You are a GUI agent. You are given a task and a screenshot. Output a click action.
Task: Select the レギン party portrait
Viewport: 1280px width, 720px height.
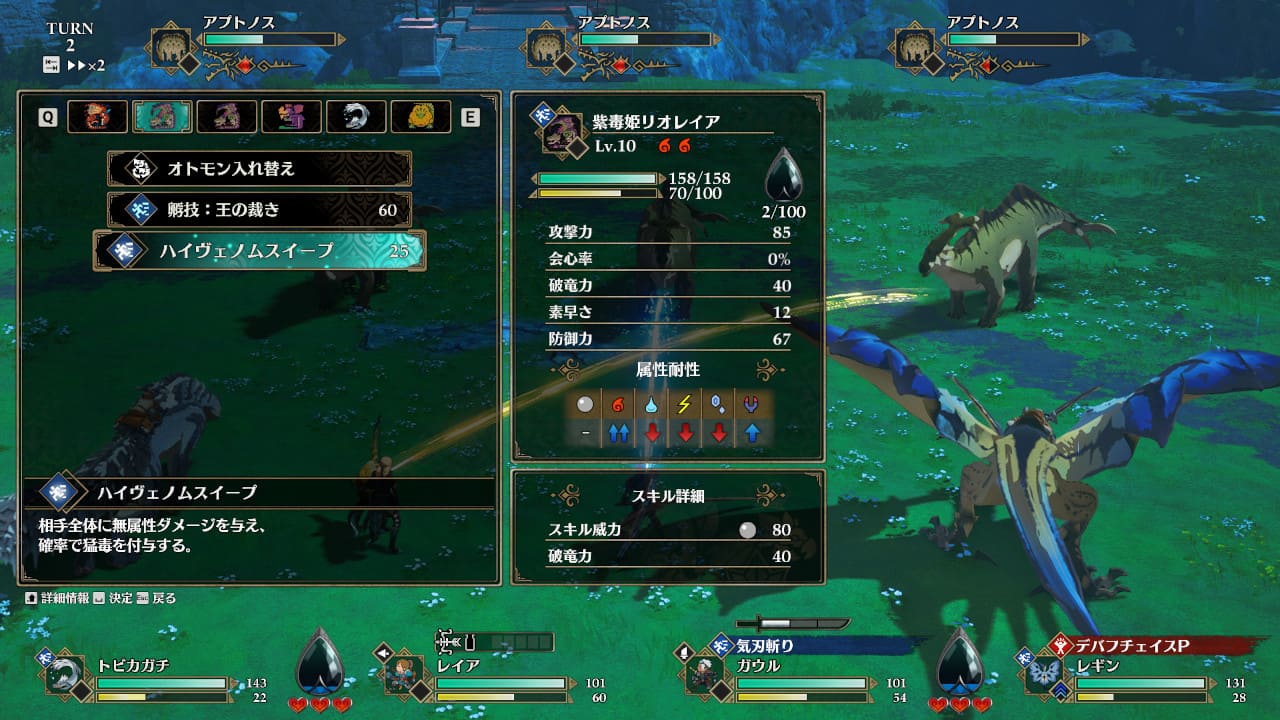(x=1045, y=675)
